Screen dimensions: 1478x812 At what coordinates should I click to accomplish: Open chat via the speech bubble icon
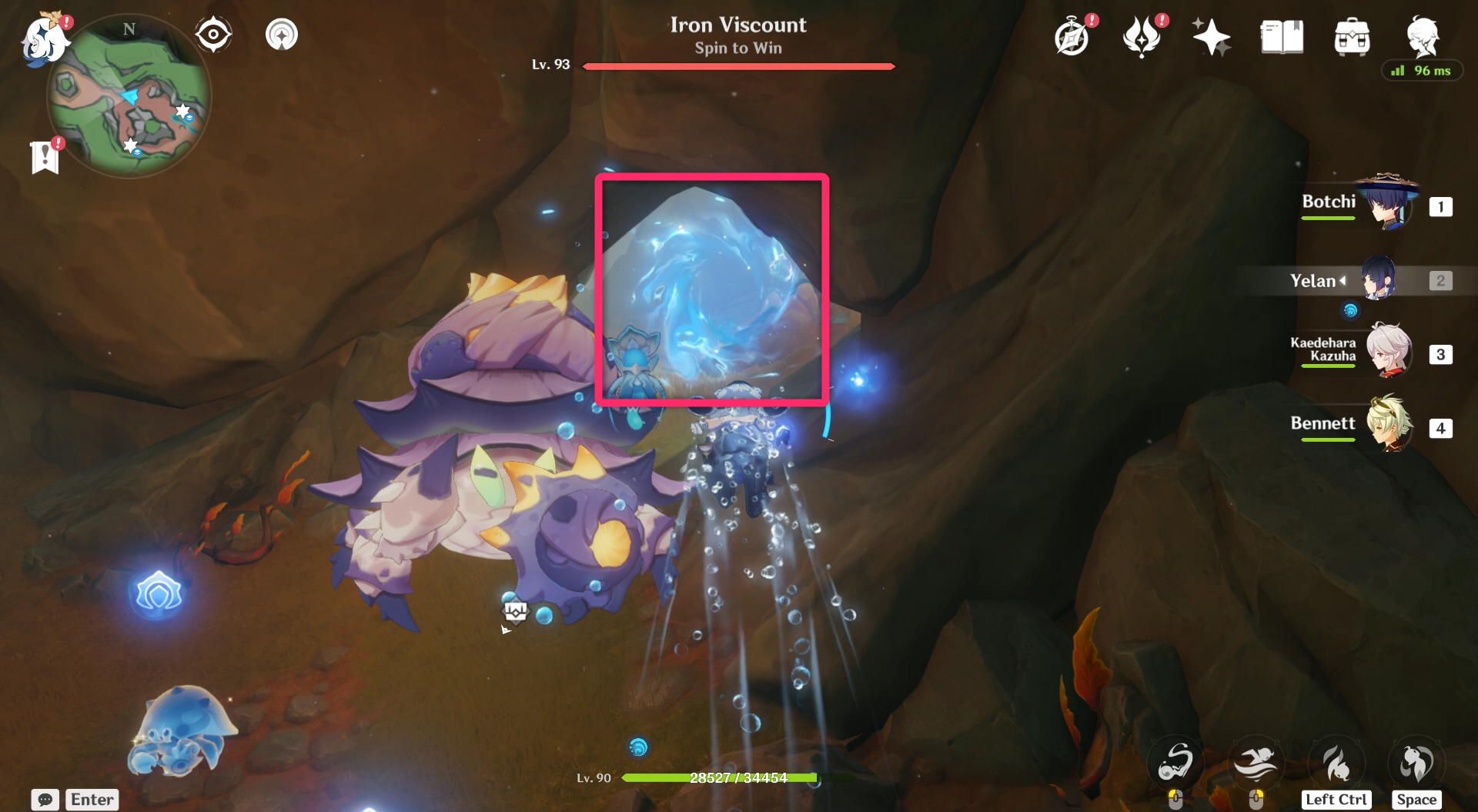click(x=46, y=800)
